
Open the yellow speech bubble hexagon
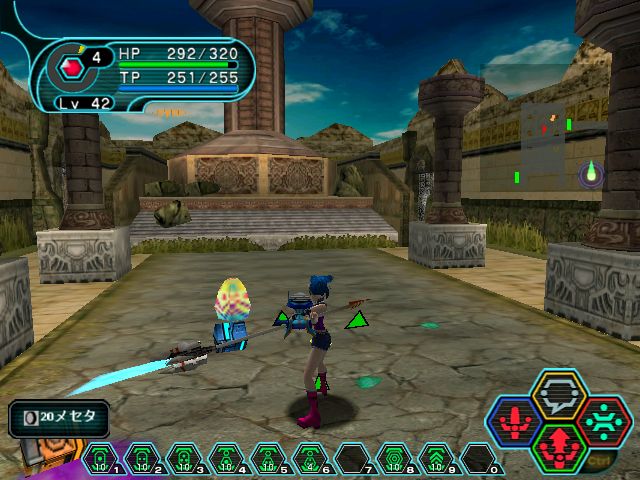coord(559,396)
